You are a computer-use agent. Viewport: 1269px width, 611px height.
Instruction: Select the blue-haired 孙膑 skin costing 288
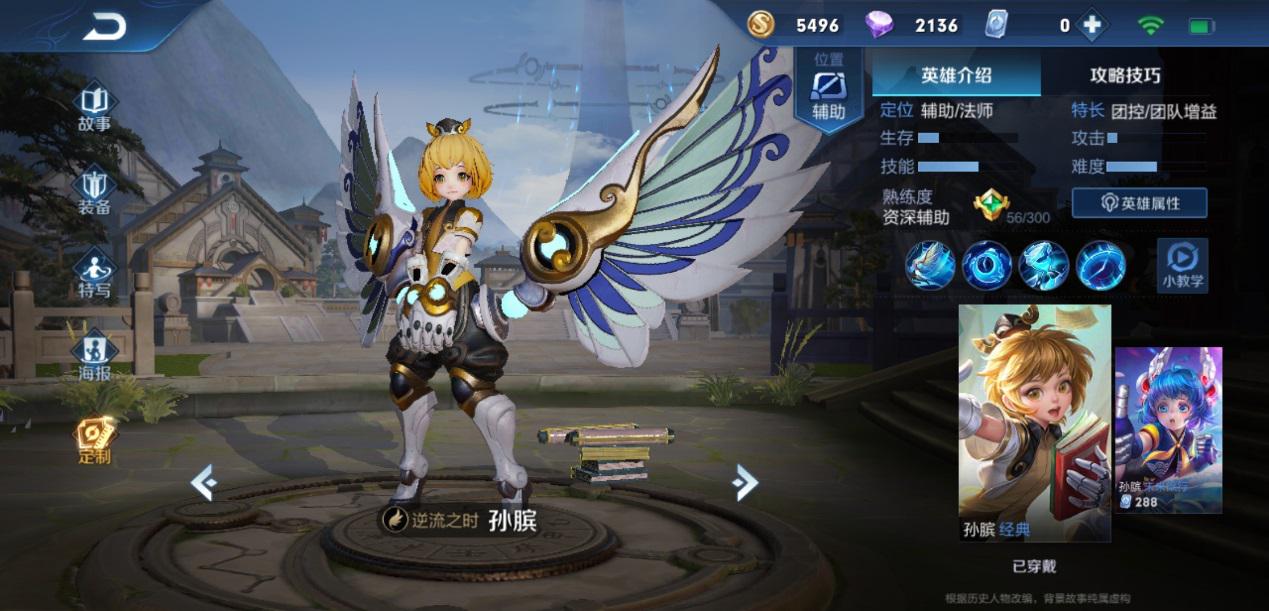point(1168,430)
